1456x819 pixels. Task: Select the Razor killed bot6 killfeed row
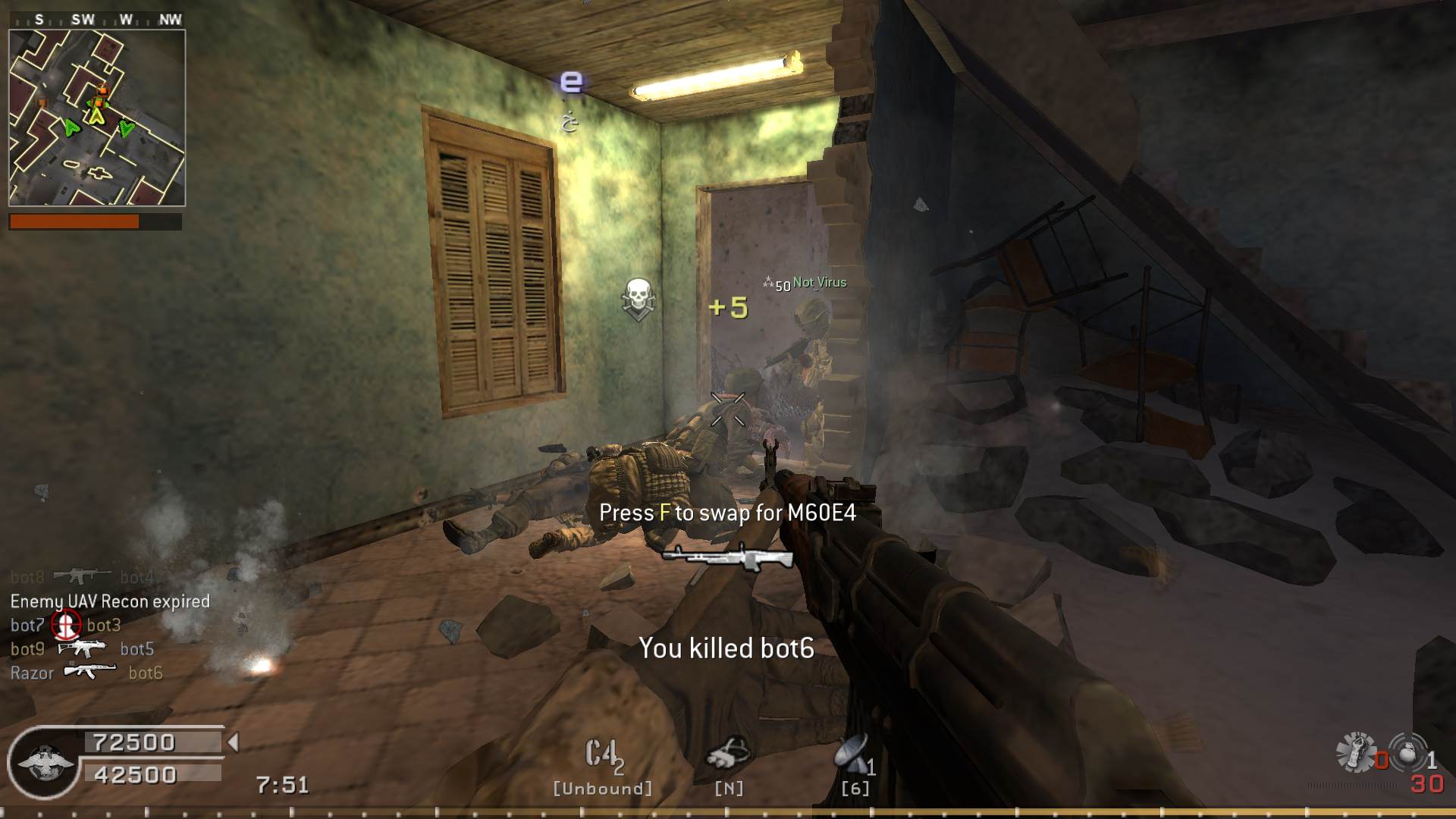click(x=86, y=673)
